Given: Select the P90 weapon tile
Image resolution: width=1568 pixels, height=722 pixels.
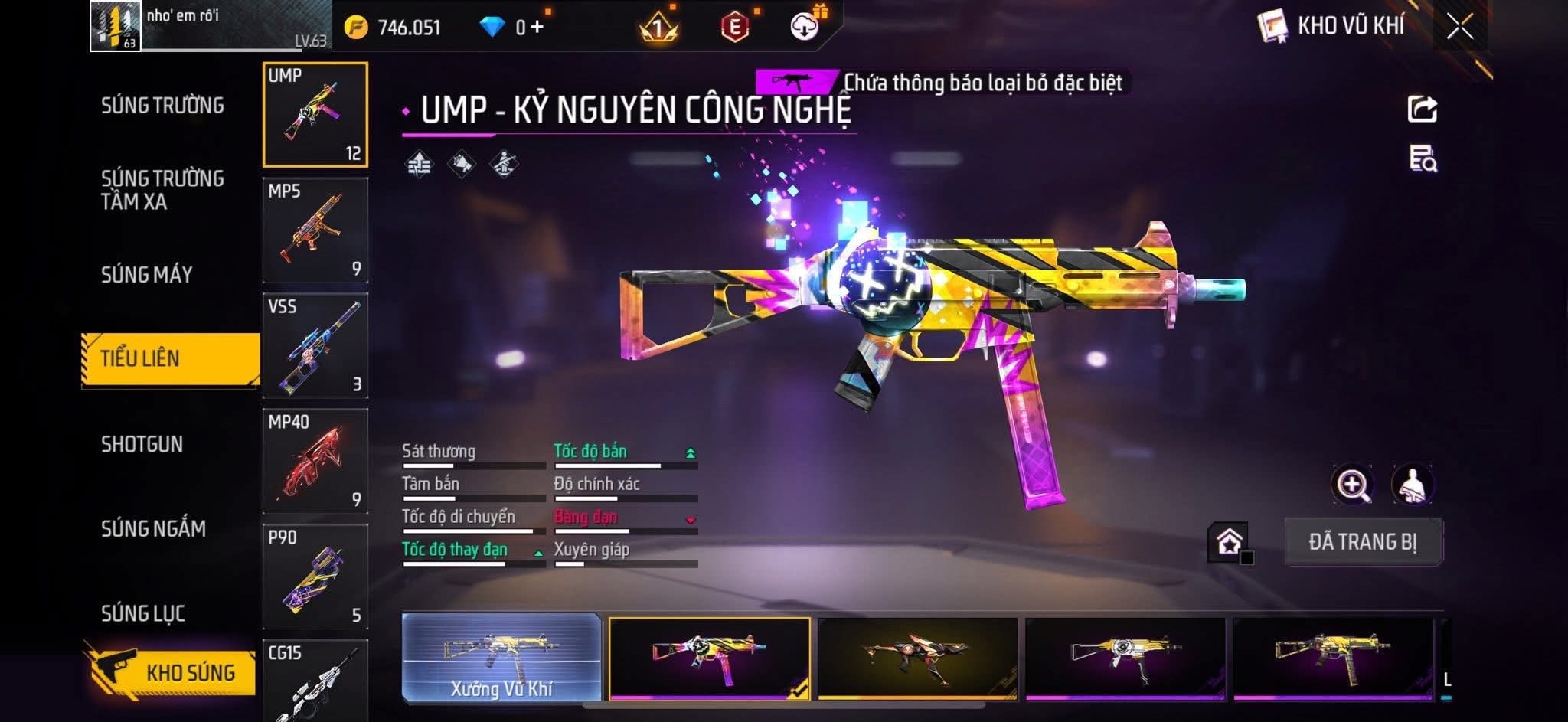Looking at the screenshot, I should [x=315, y=577].
